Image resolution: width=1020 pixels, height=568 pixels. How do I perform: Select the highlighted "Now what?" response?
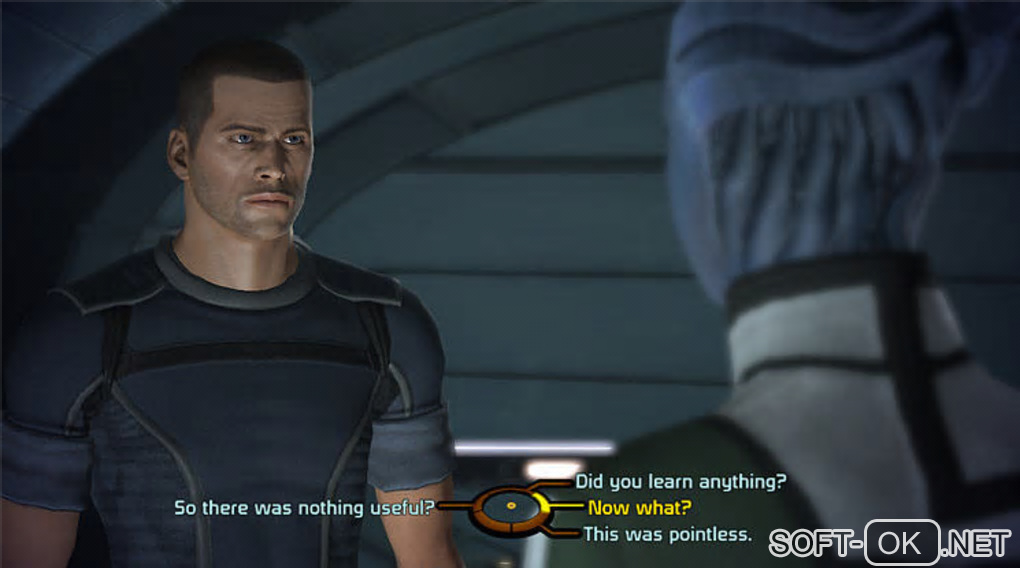point(639,508)
